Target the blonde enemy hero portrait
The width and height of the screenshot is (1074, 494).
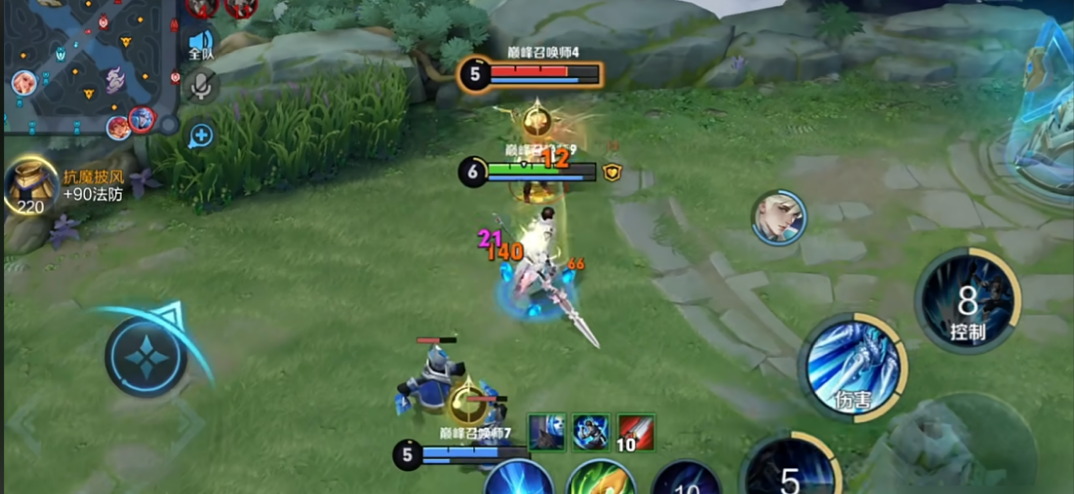[779, 217]
